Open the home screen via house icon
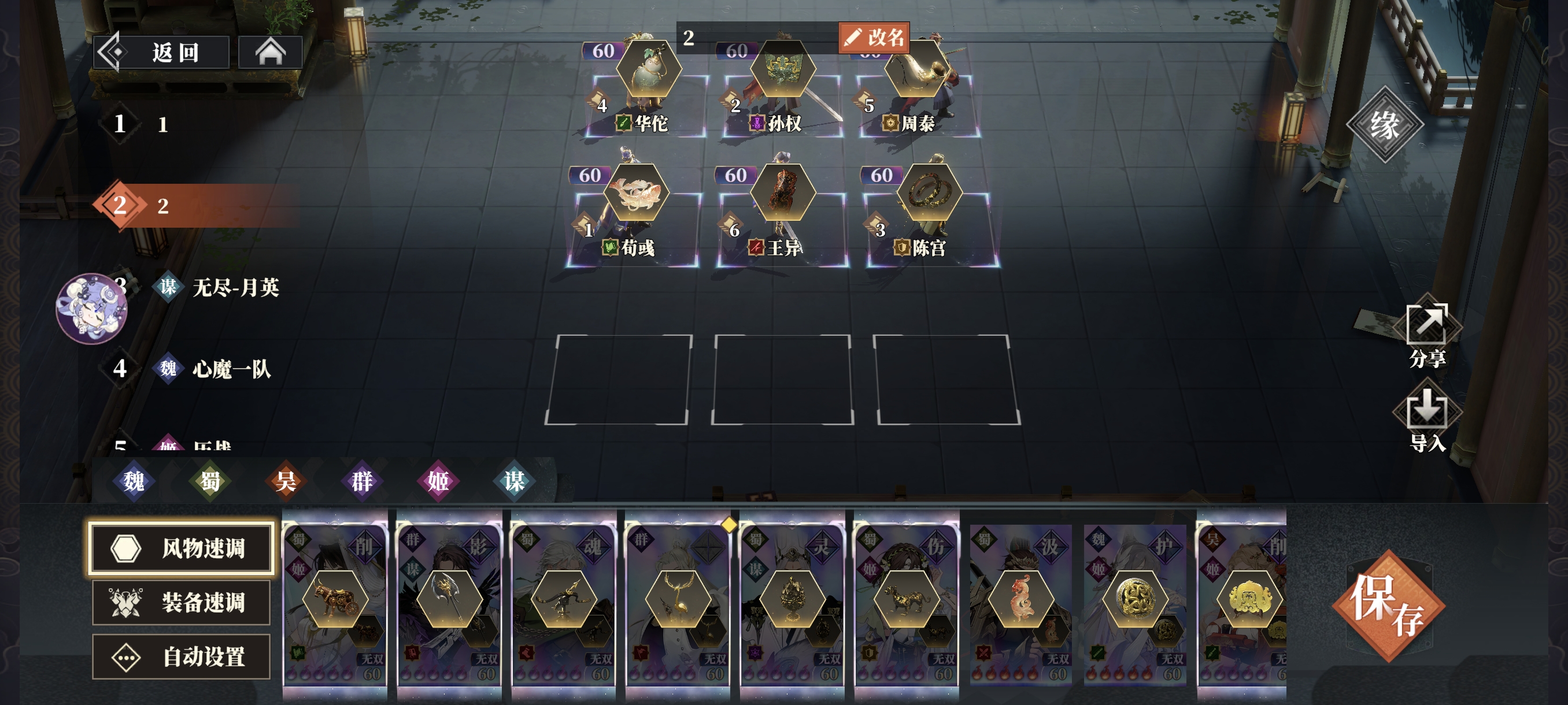This screenshot has height=705, width=1568. pos(270,53)
